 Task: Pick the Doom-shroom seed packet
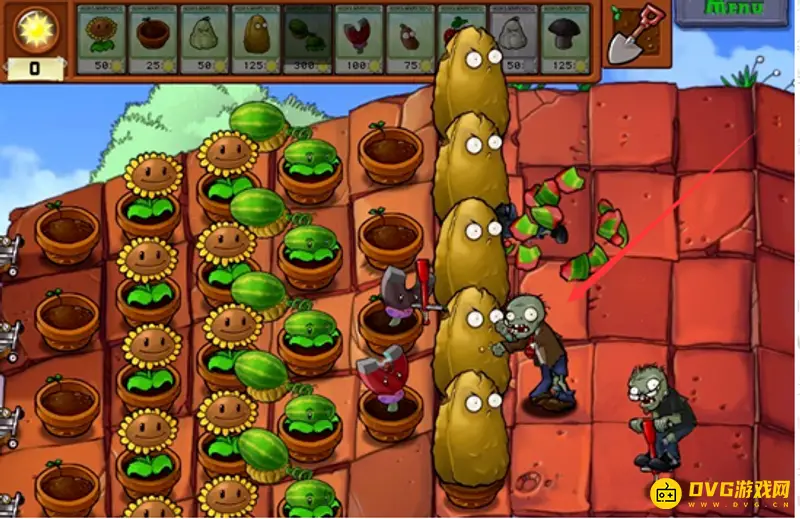pos(566,38)
